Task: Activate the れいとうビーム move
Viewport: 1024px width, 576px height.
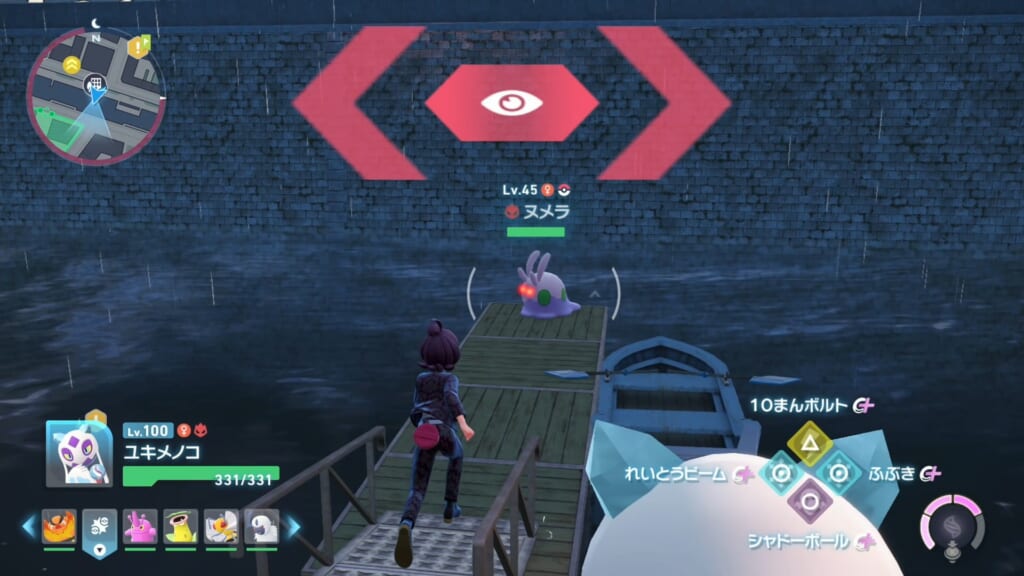Action: 779,474
